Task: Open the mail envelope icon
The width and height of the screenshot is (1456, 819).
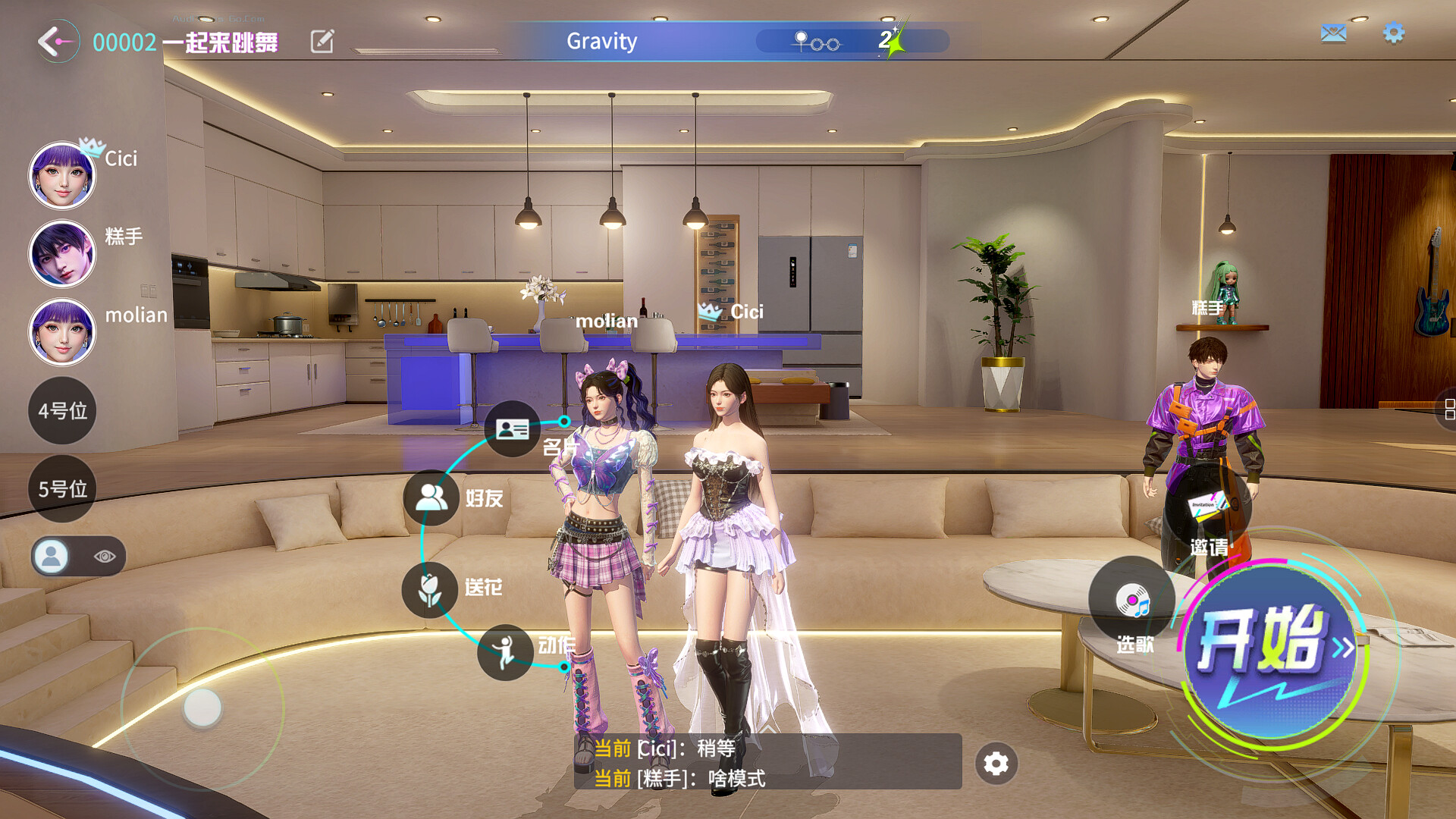Action: (1333, 32)
